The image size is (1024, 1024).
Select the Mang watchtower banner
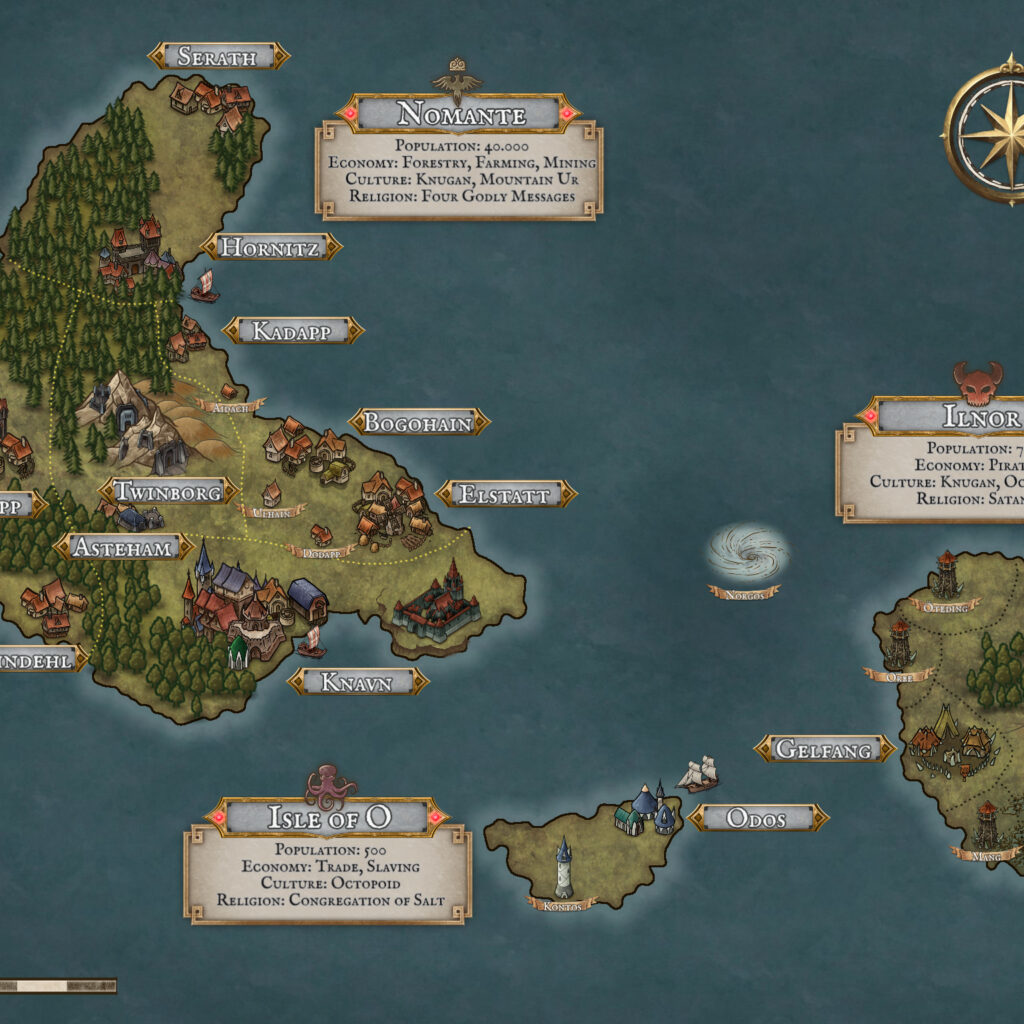point(985,854)
